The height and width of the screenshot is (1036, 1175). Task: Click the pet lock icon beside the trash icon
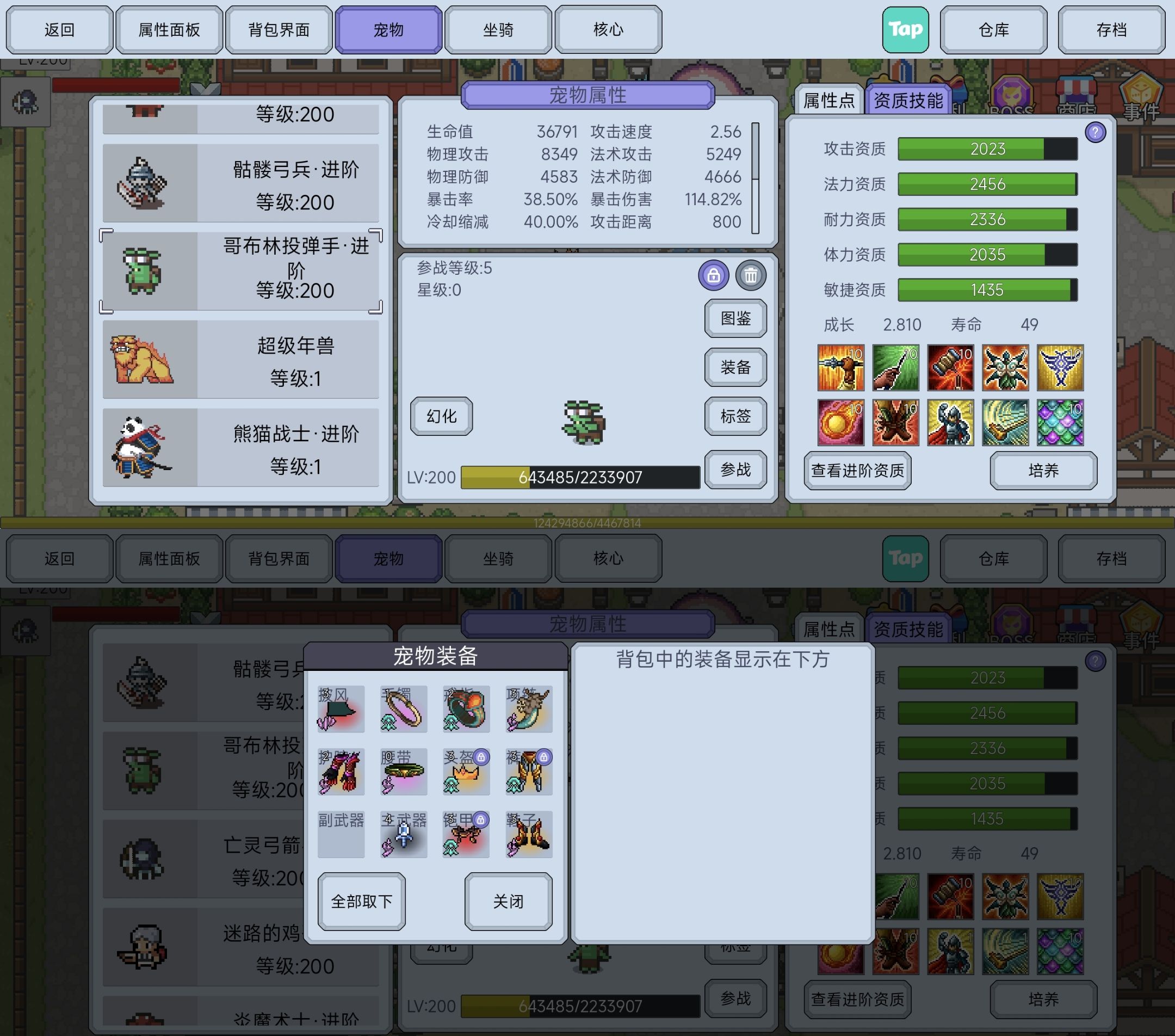pos(715,275)
